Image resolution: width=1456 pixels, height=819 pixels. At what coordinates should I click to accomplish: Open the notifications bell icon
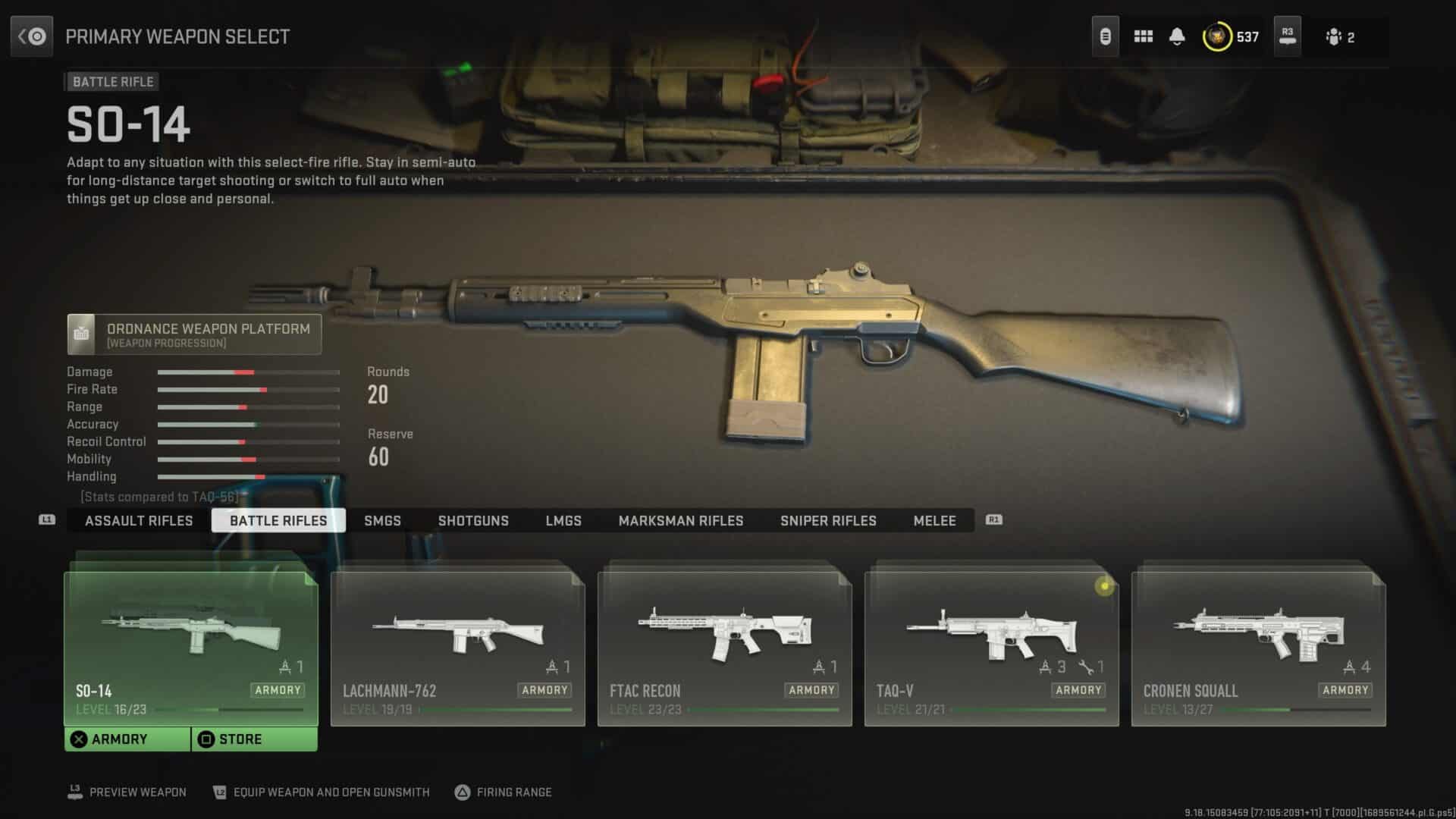coord(1178,36)
